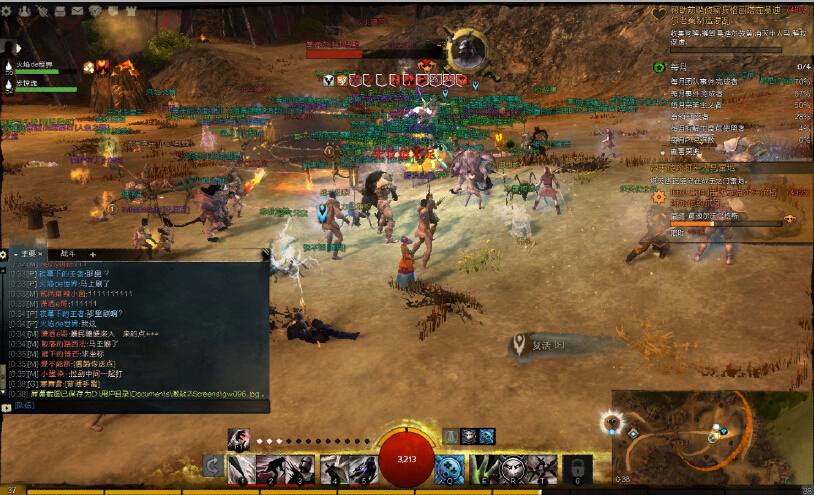Image resolution: width=814 pixels, height=495 pixels.
Task: Use the blue healing skill
Action: (x=451, y=467)
